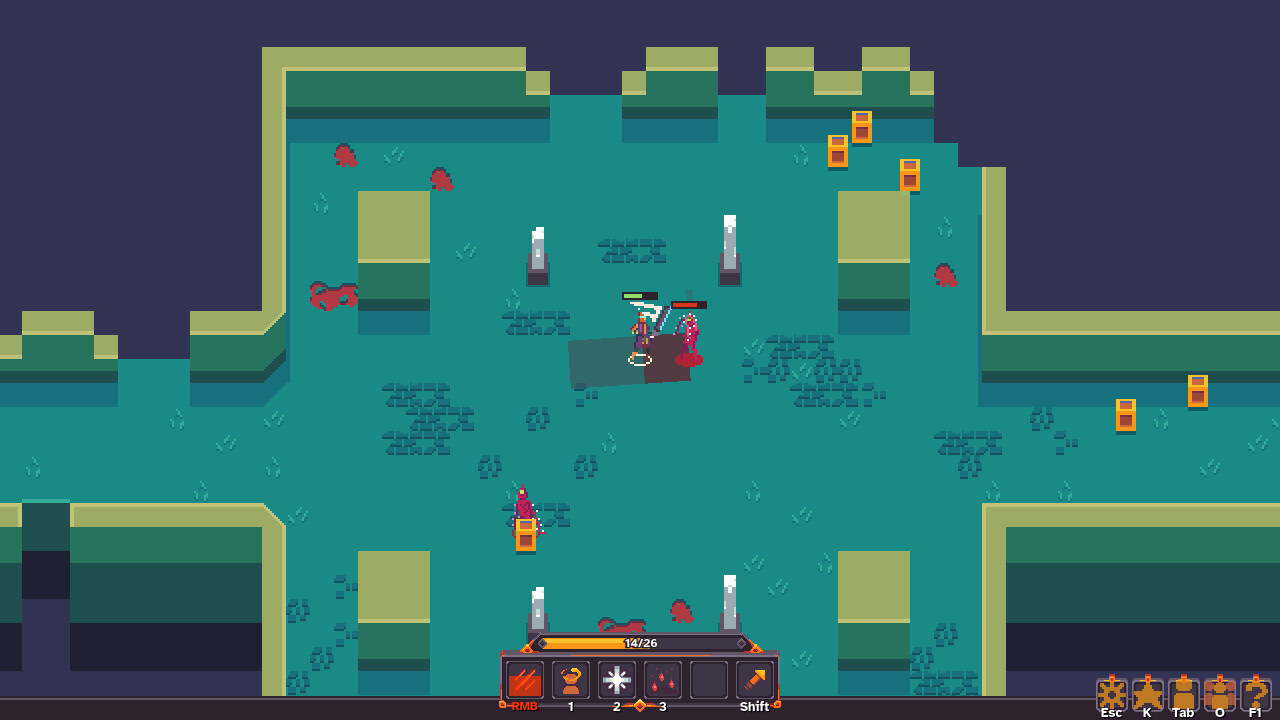Open the K skills star icon

click(1146, 692)
